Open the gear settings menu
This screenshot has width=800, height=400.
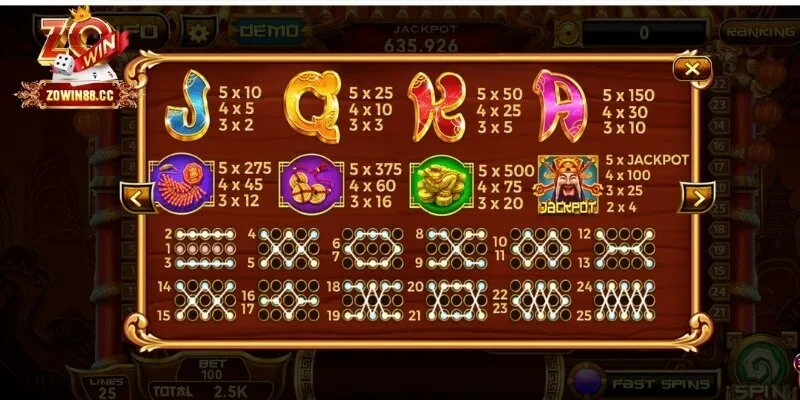[x=196, y=30]
